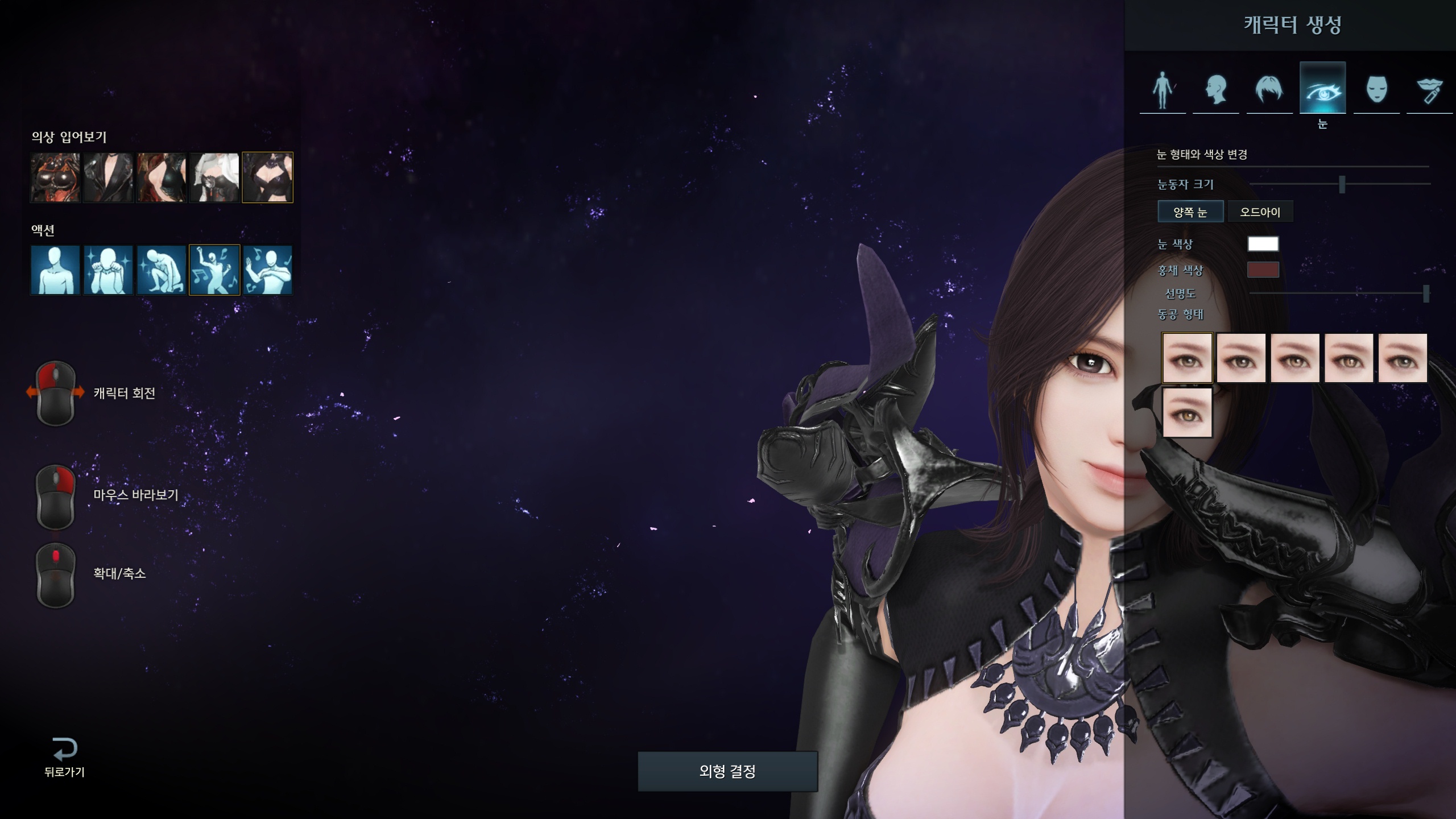Open the body customization tab
This screenshot has width=1456, height=819.
coord(1163,89)
